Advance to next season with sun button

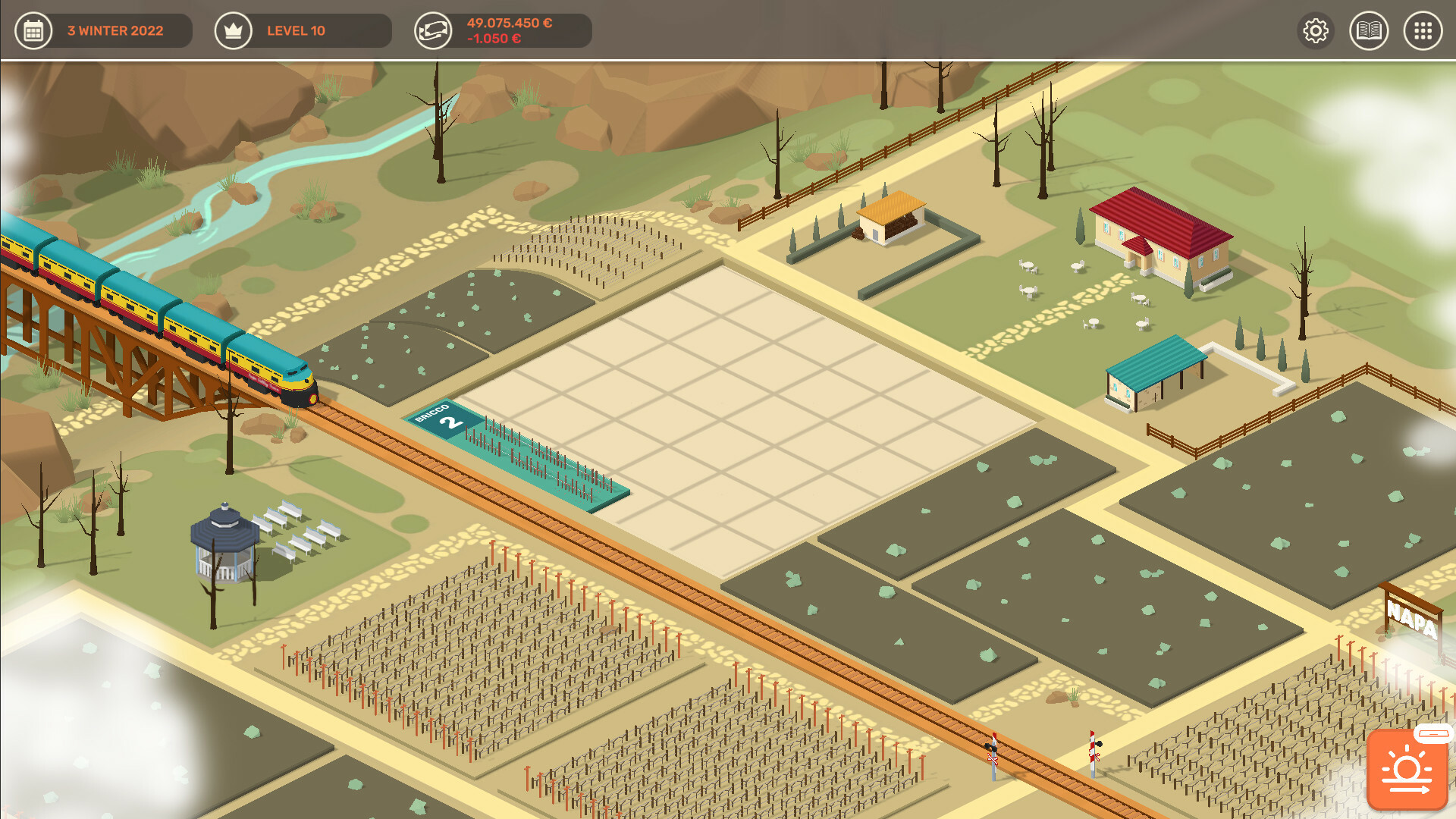click(x=1407, y=770)
